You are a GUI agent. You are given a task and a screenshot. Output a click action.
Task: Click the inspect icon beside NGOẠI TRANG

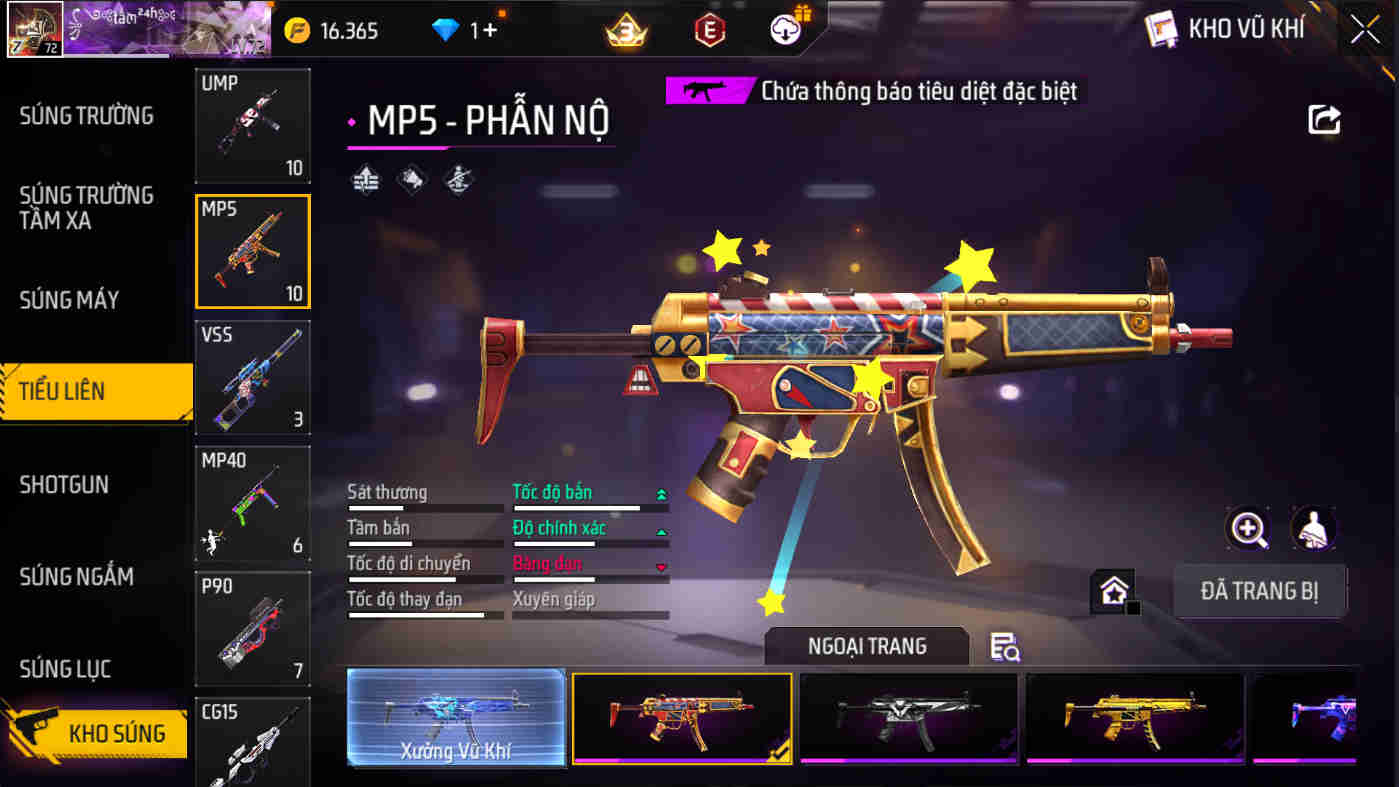1005,647
